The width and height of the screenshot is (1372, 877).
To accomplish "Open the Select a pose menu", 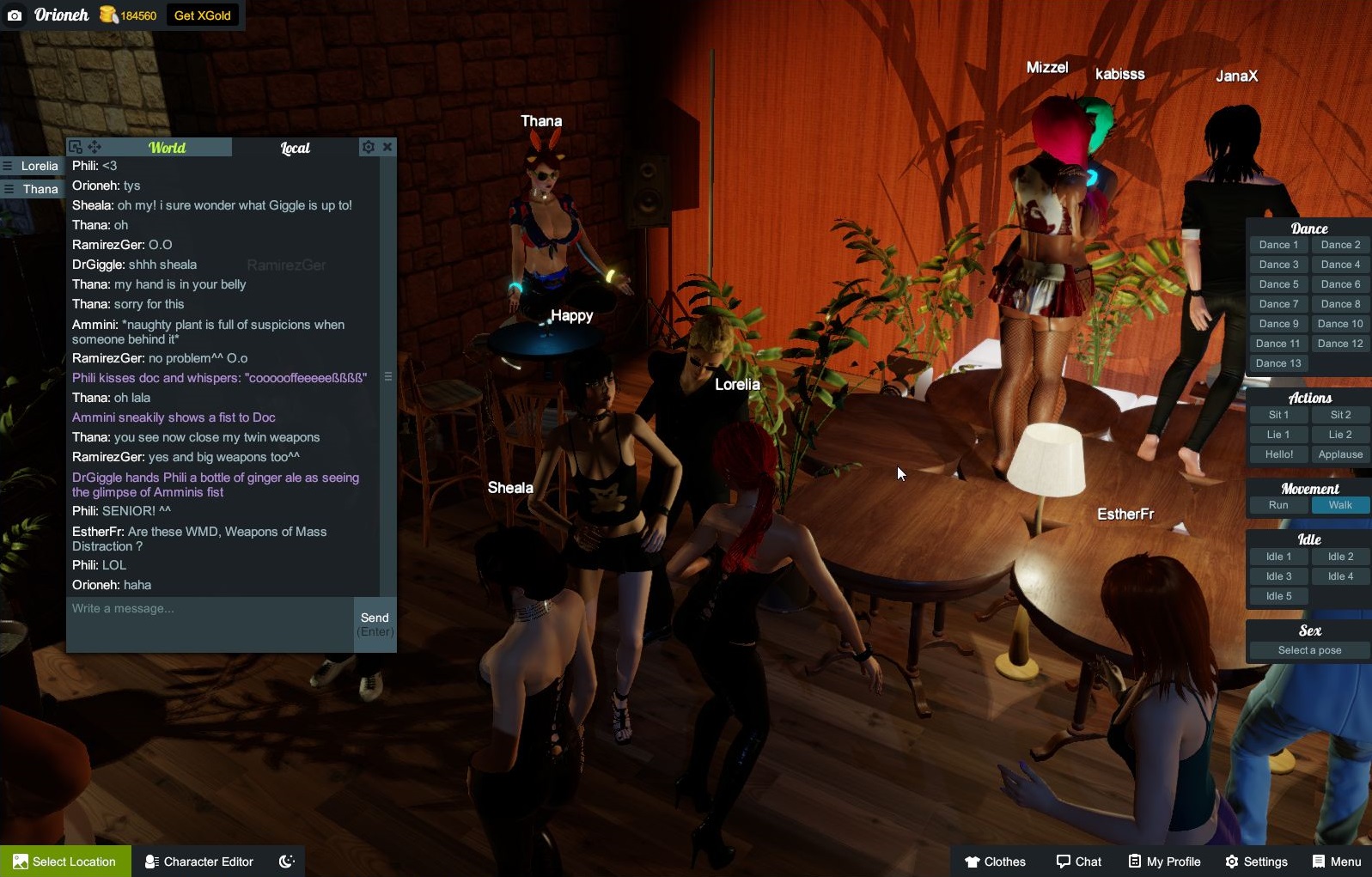I will 1308,650.
